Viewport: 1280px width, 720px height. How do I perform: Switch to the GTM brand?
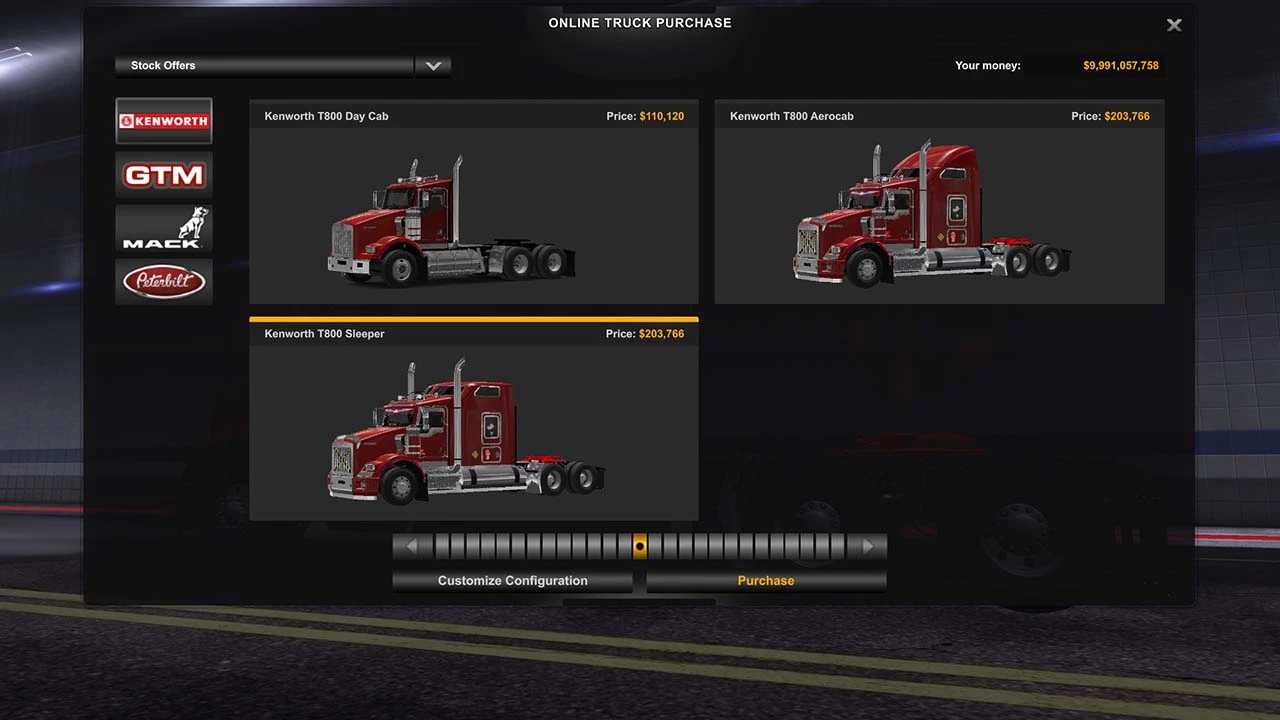(x=164, y=175)
